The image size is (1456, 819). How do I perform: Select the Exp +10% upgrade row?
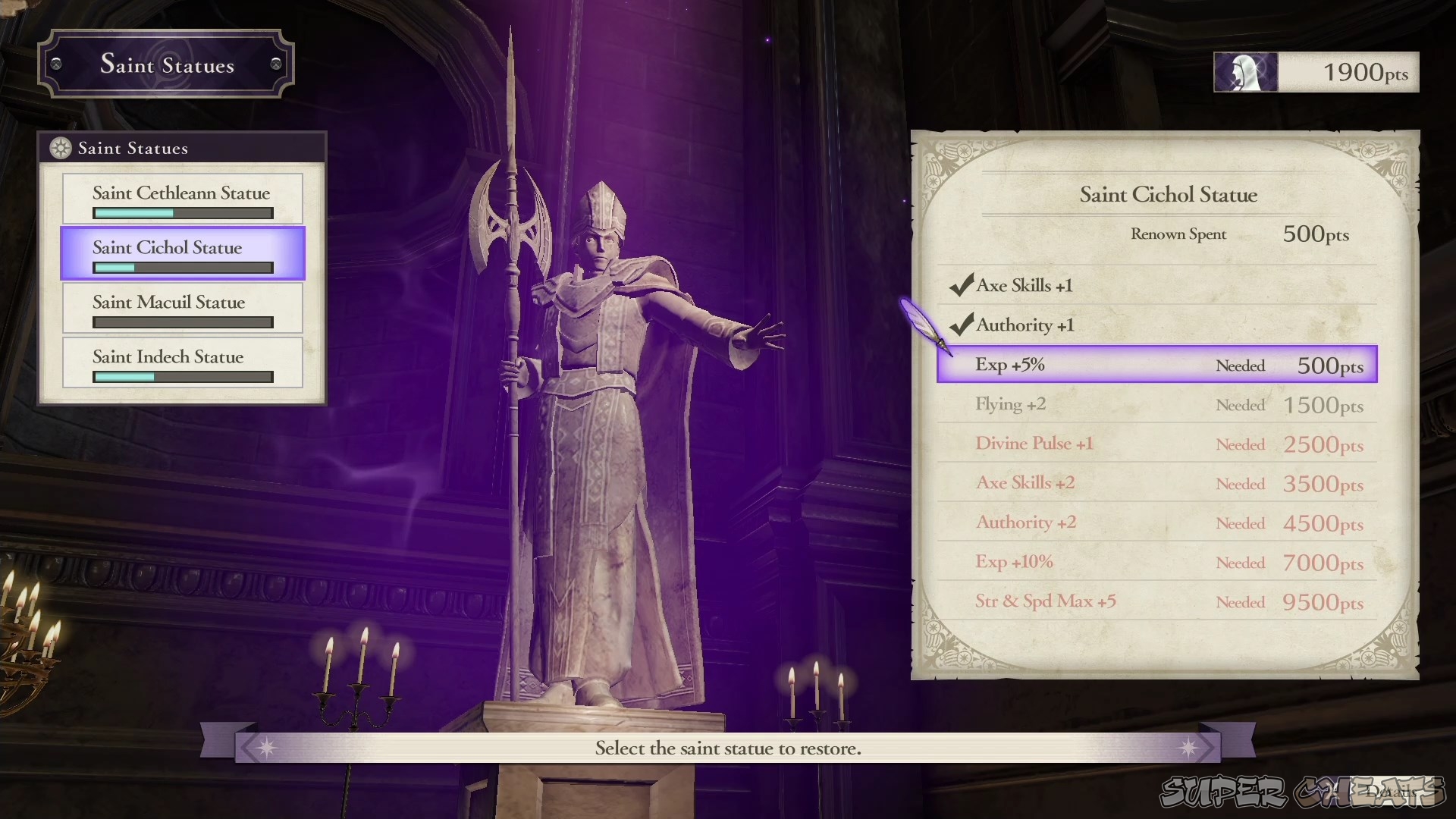pyautogui.click(x=1156, y=562)
